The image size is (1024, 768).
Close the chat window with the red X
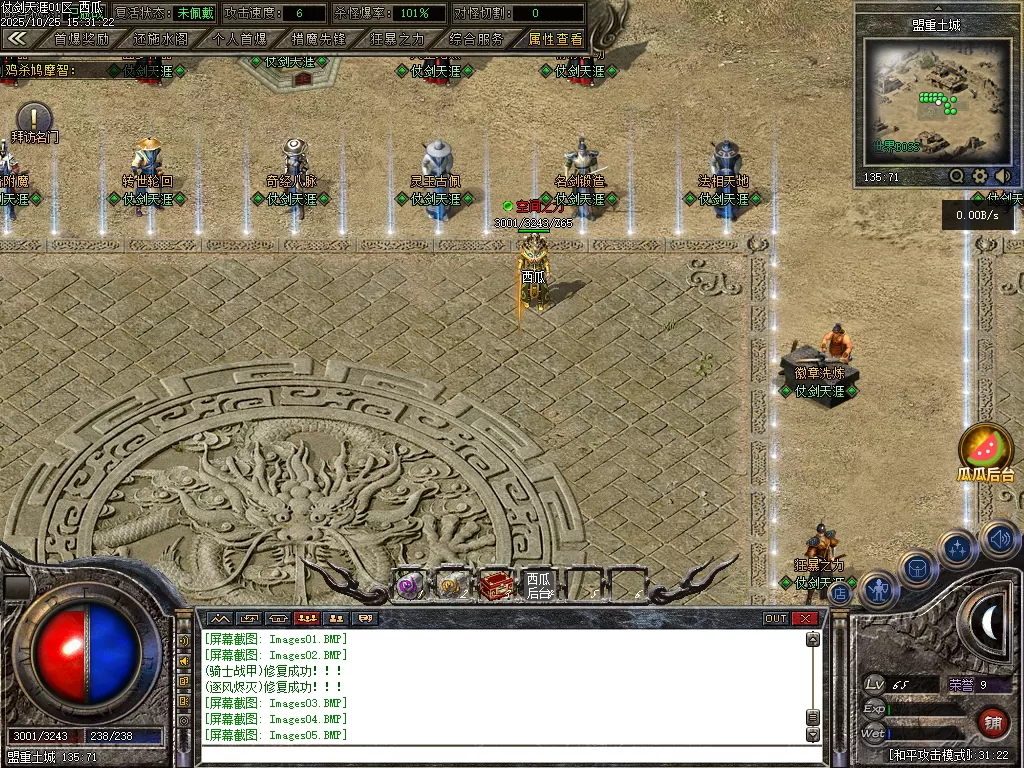(x=805, y=619)
